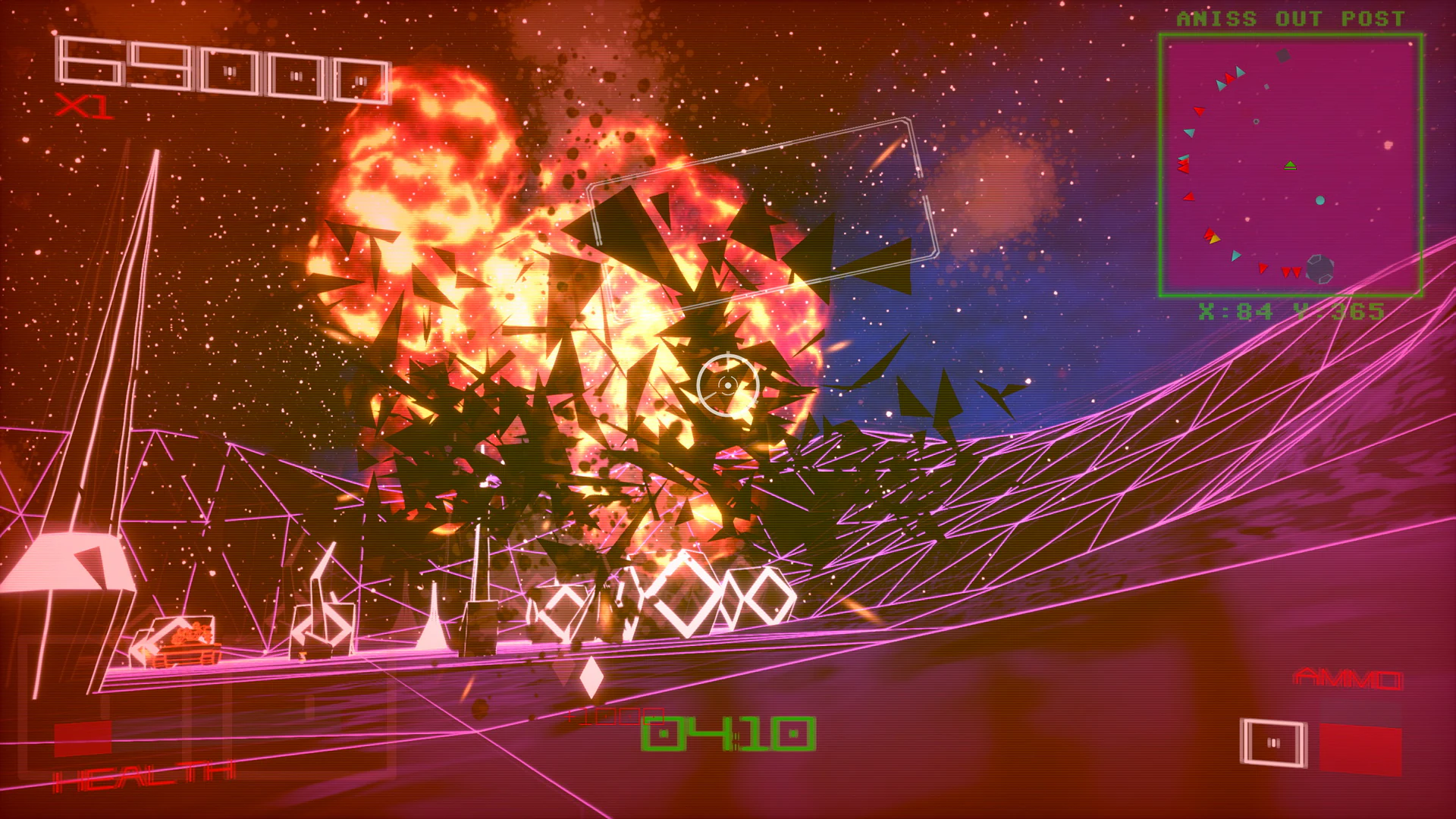The height and width of the screenshot is (819, 1456).
Task: Select the crosshair targeting reticle
Action: point(726,385)
